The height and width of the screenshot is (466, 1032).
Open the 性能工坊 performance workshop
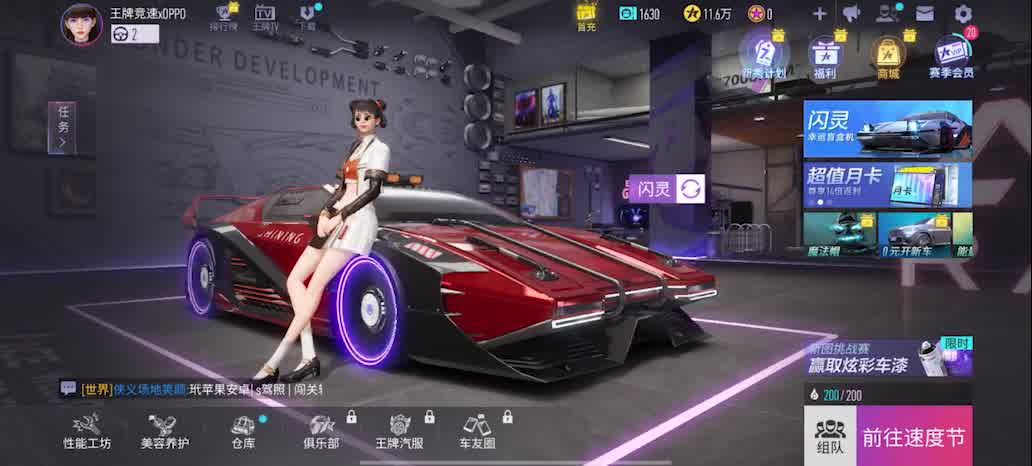(88, 432)
